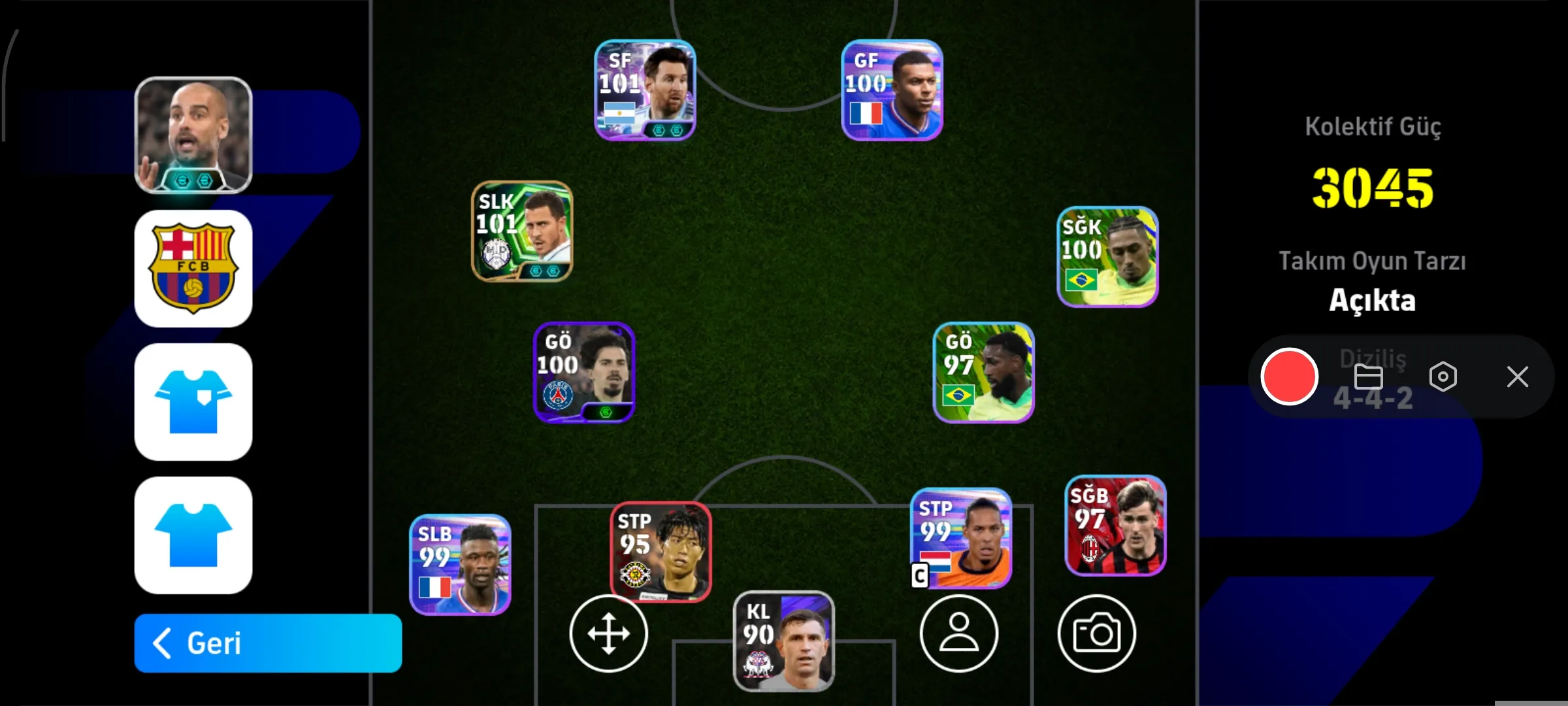
Task: Open the player view person icon
Action: pyautogui.click(x=959, y=633)
